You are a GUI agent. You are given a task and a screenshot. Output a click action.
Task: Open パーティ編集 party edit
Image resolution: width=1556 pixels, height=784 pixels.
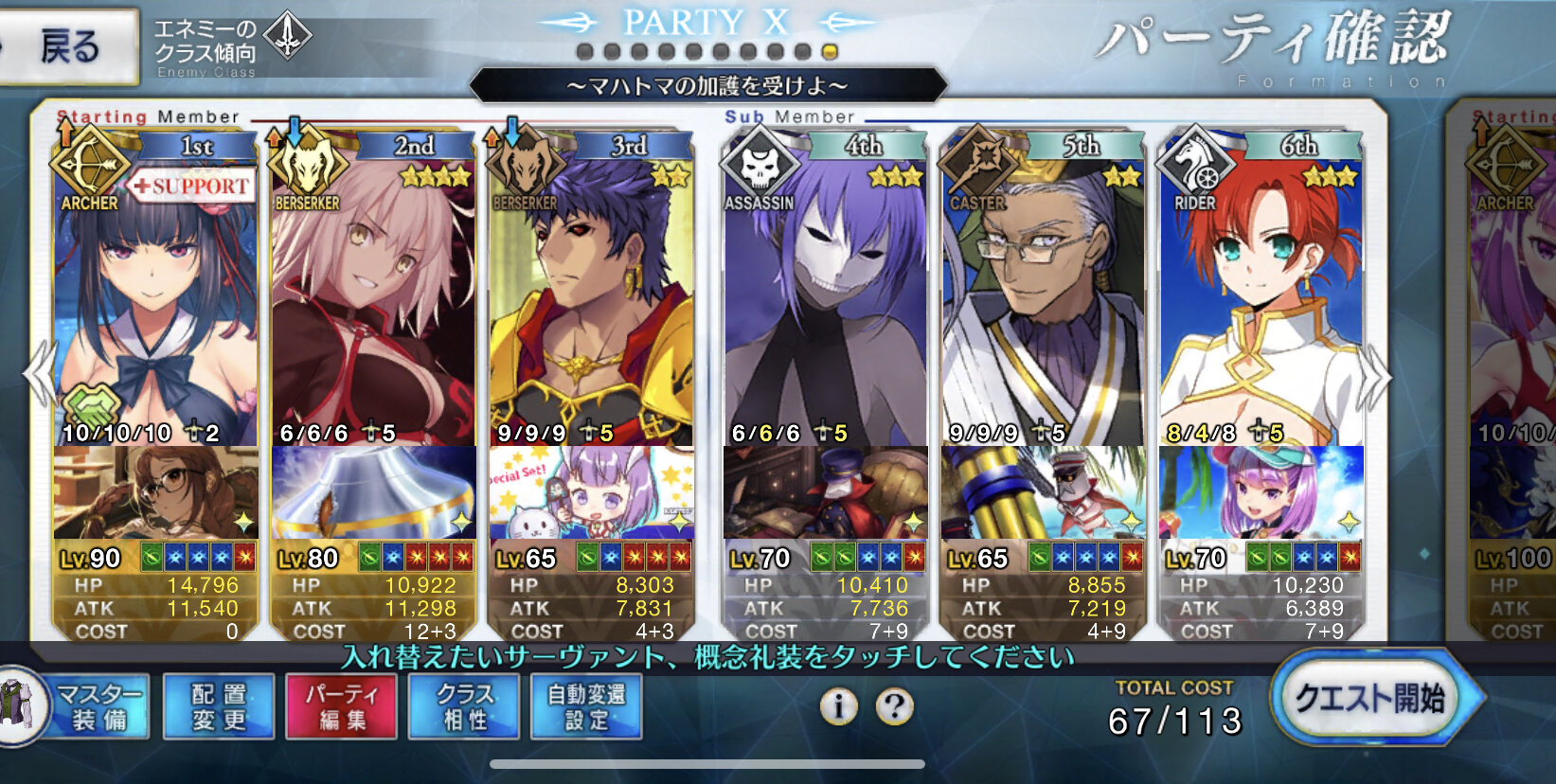coord(341,706)
